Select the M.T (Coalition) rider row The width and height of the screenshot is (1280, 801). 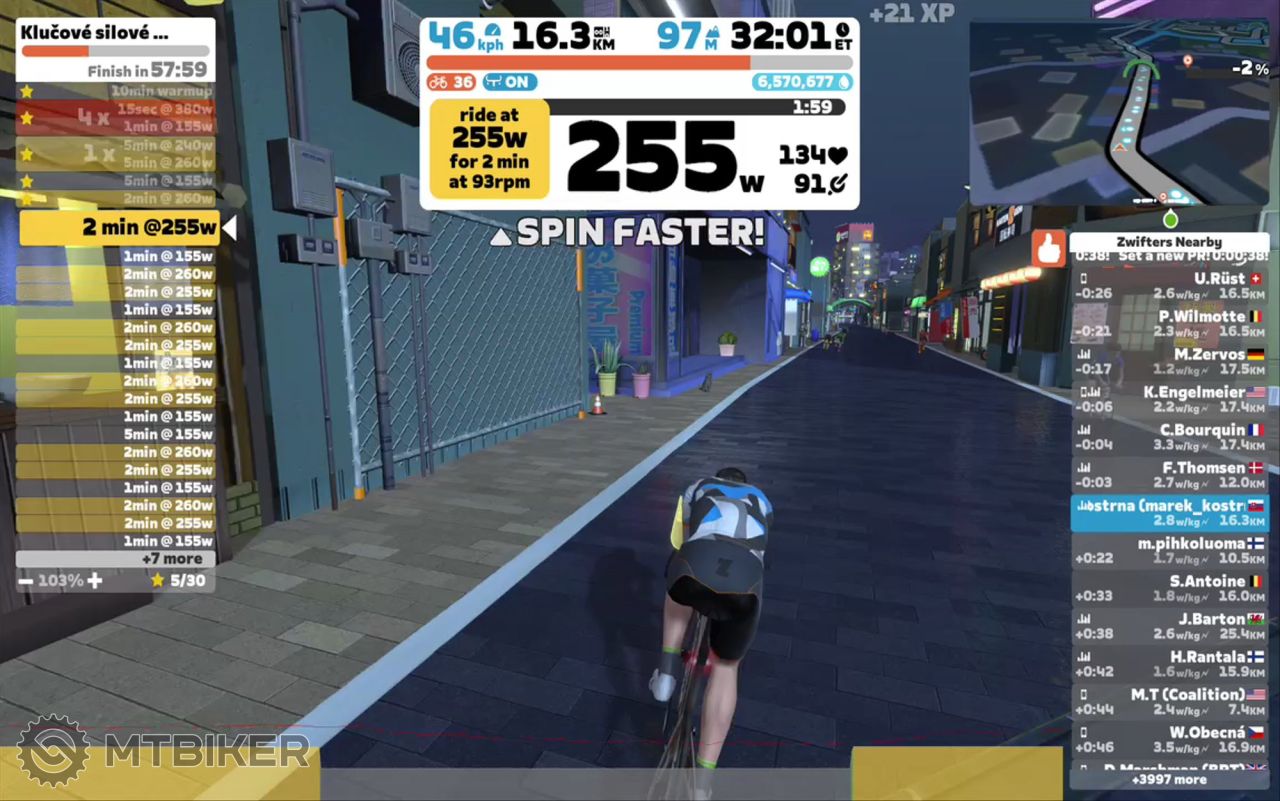point(1169,702)
